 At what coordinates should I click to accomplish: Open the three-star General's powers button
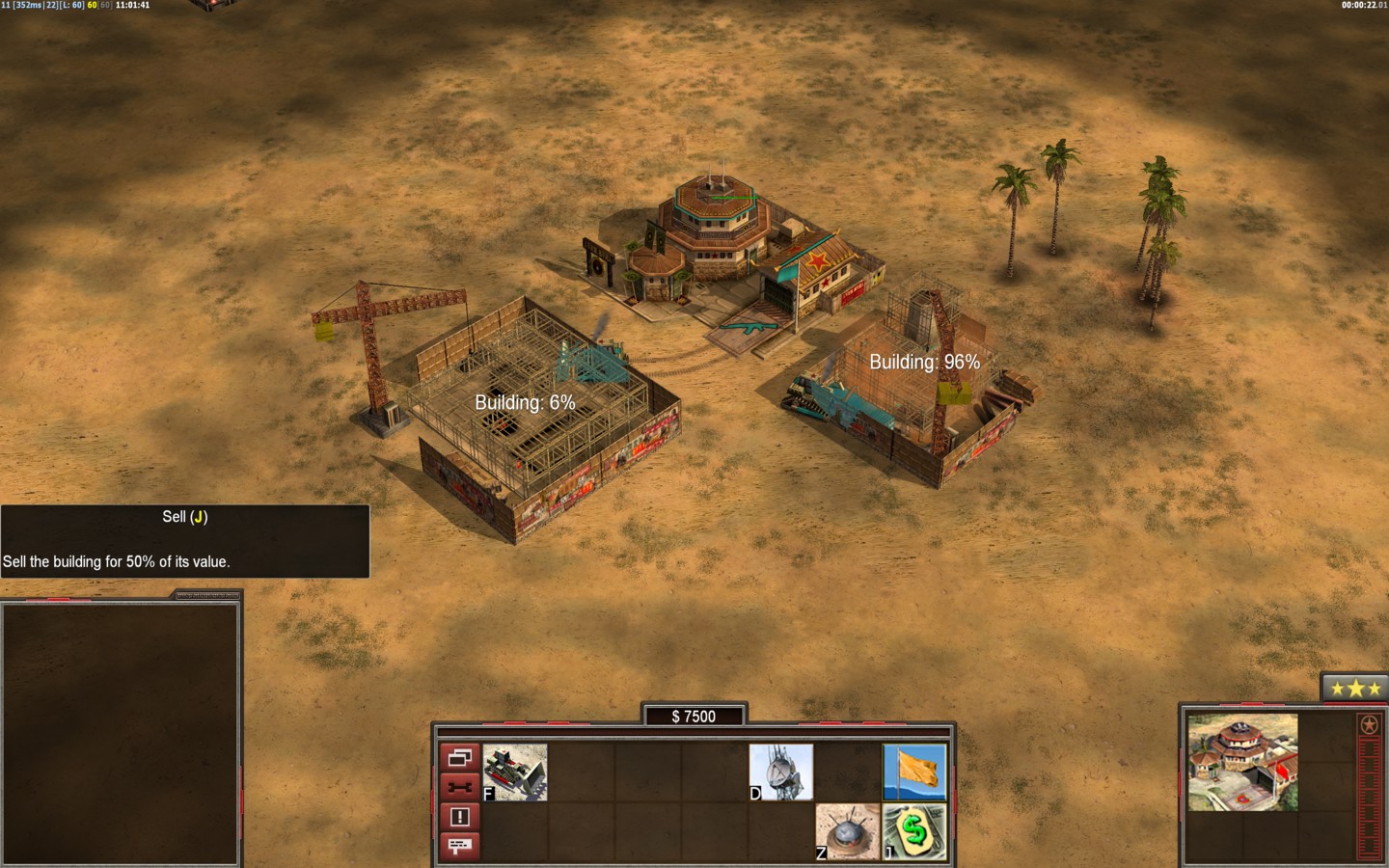(1355, 689)
